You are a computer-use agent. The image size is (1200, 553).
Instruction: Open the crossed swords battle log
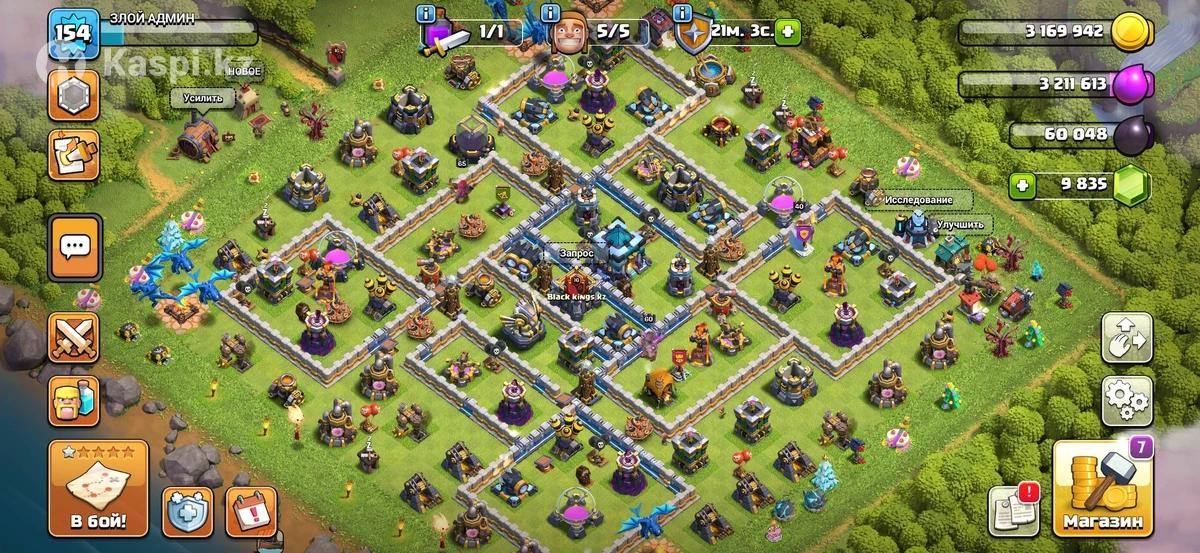(76, 338)
